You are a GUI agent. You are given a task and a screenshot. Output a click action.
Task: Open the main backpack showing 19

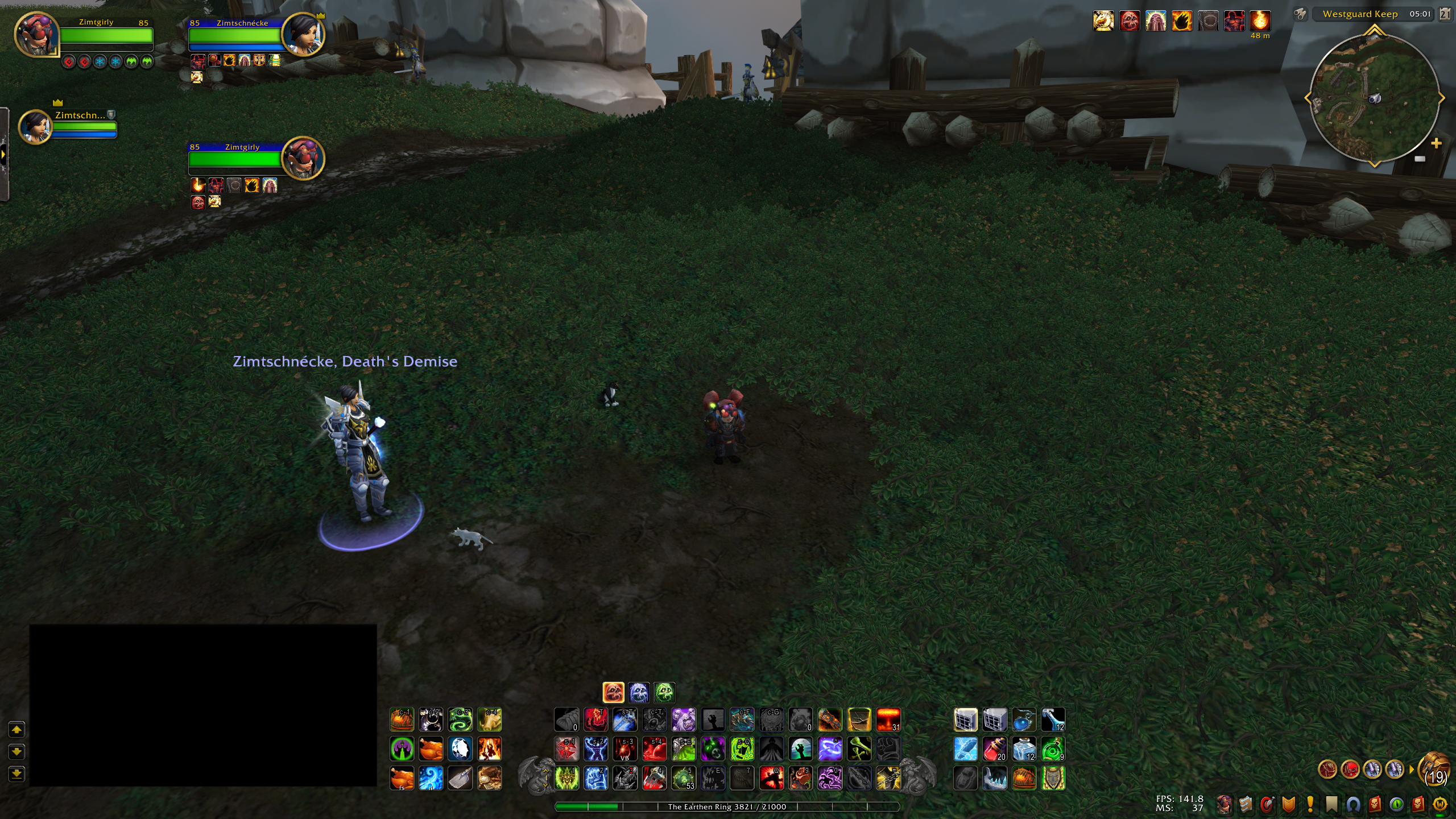pos(1434,770)
